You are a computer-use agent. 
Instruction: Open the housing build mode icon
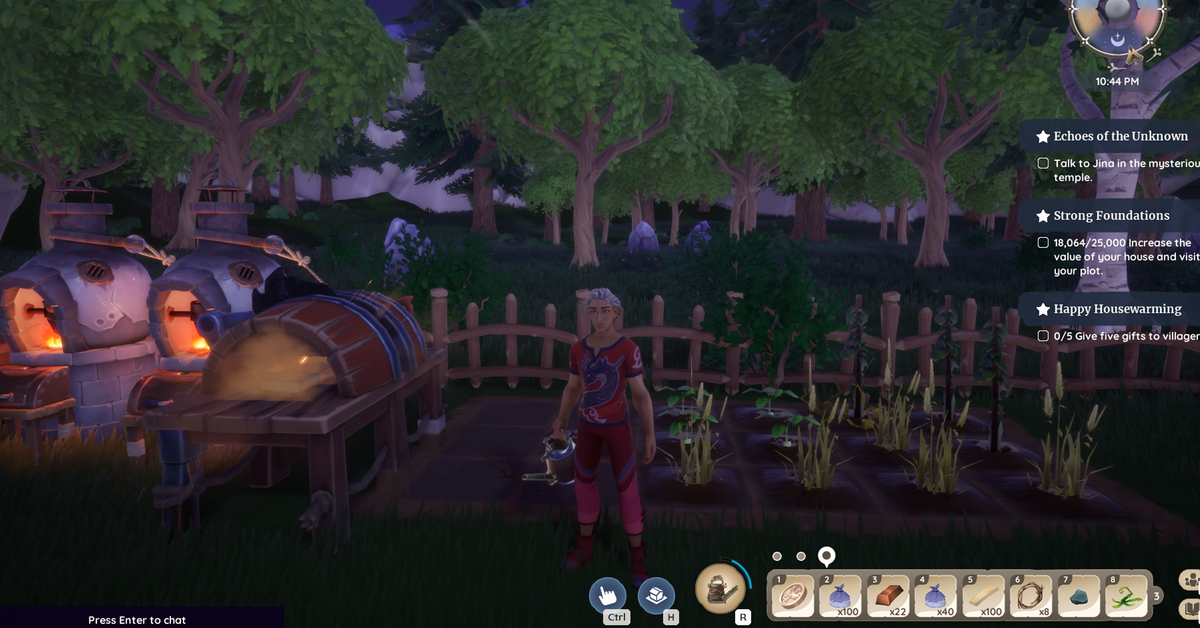(656, 596)
